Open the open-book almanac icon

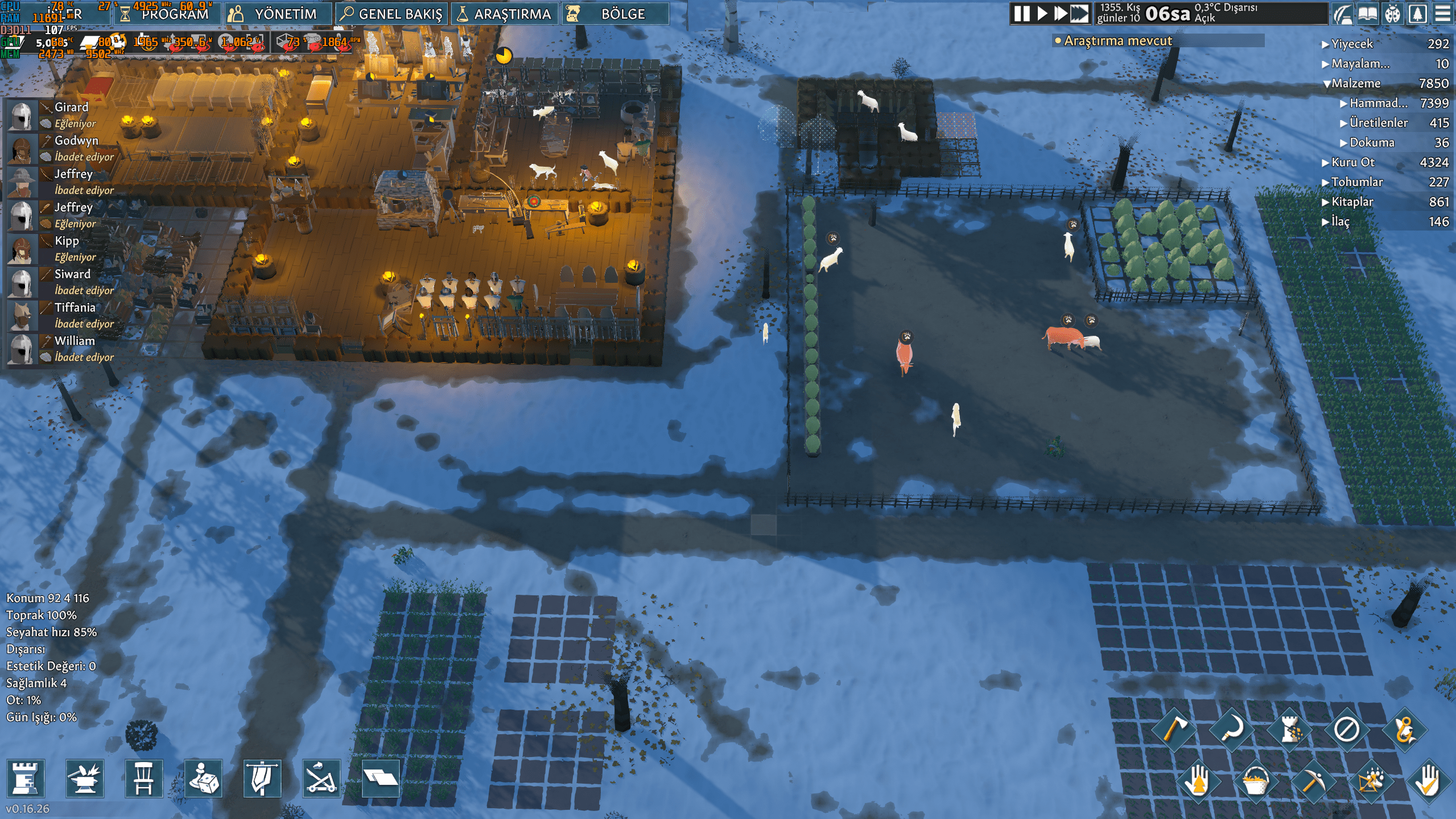point(1367,14)
